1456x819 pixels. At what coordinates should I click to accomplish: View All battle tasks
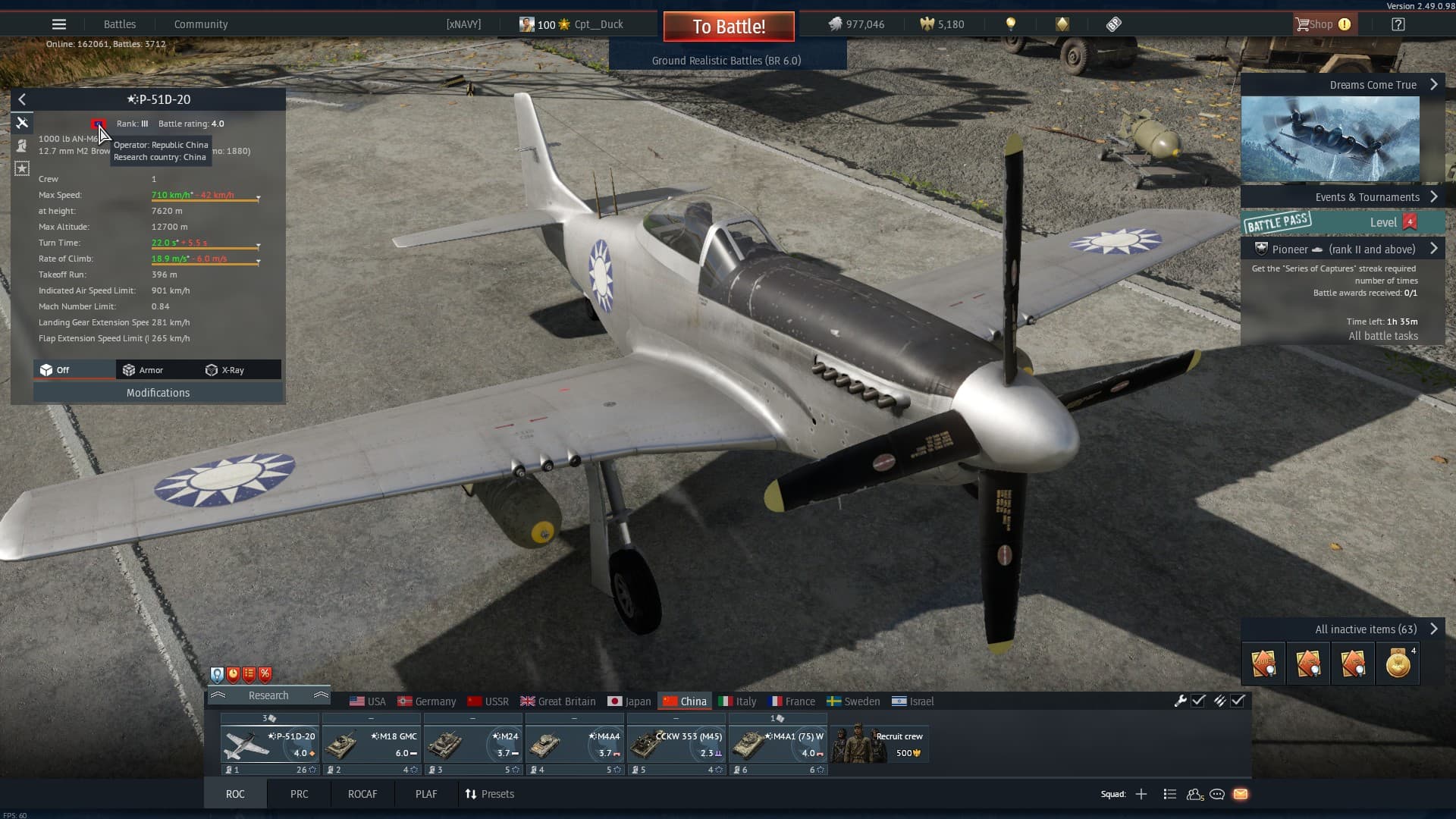[1382, 336]
